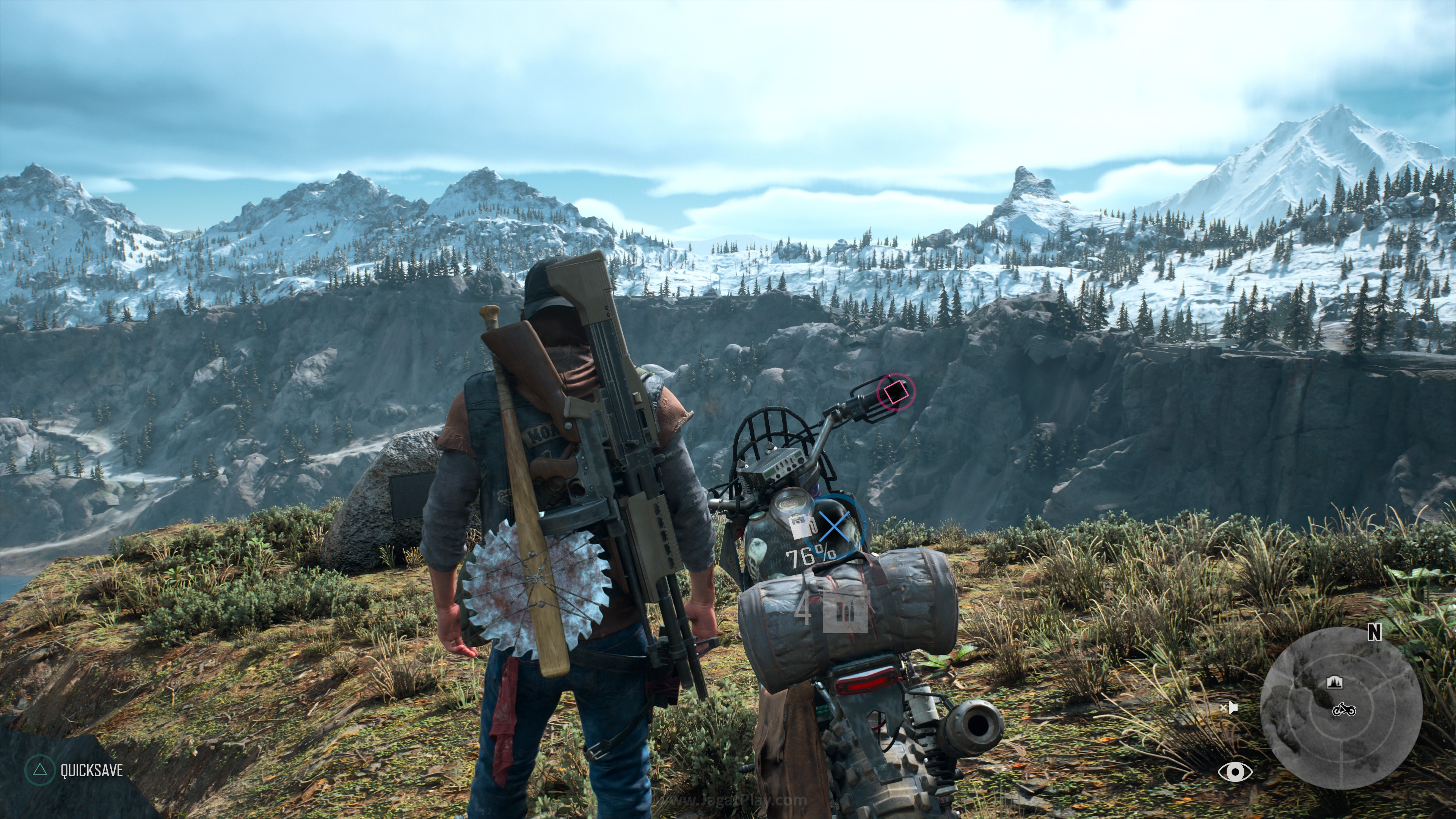Select the motorcycle marker on the minimap

(x=1343, y=709)
